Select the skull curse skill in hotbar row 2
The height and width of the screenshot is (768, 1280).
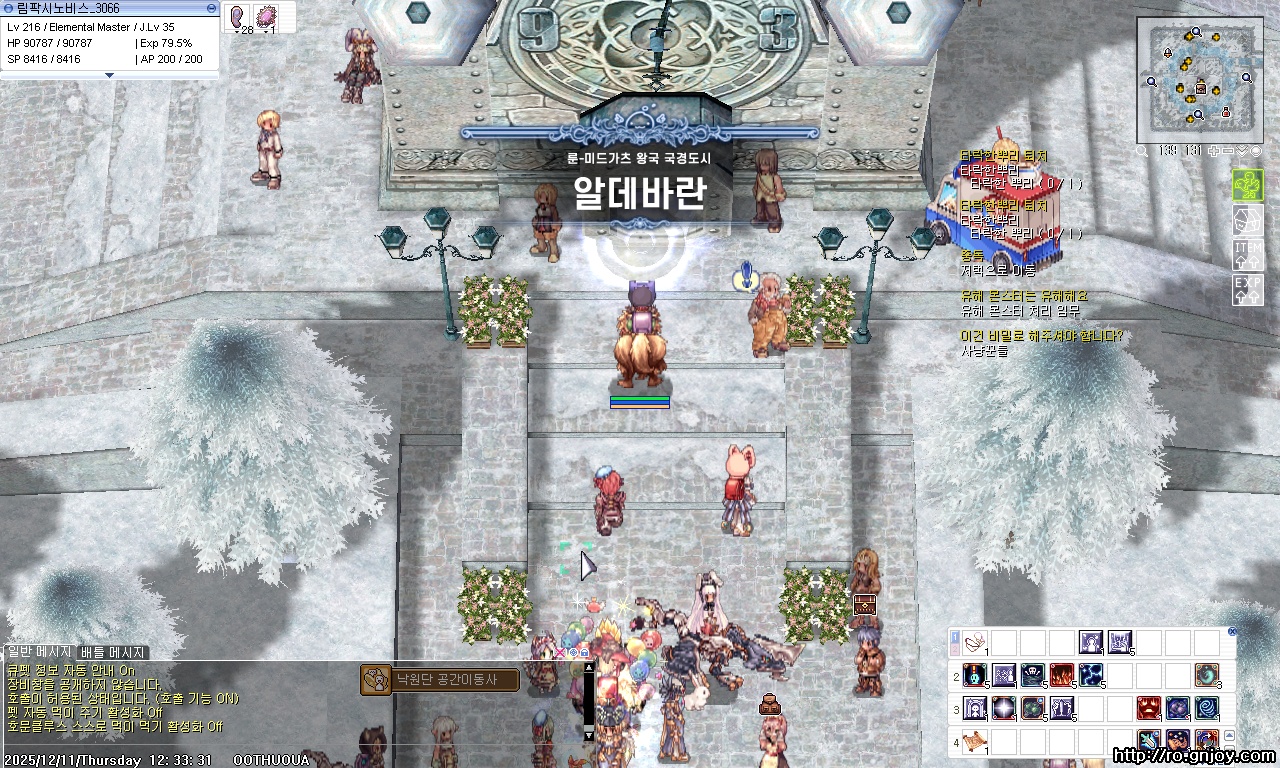1032,675
